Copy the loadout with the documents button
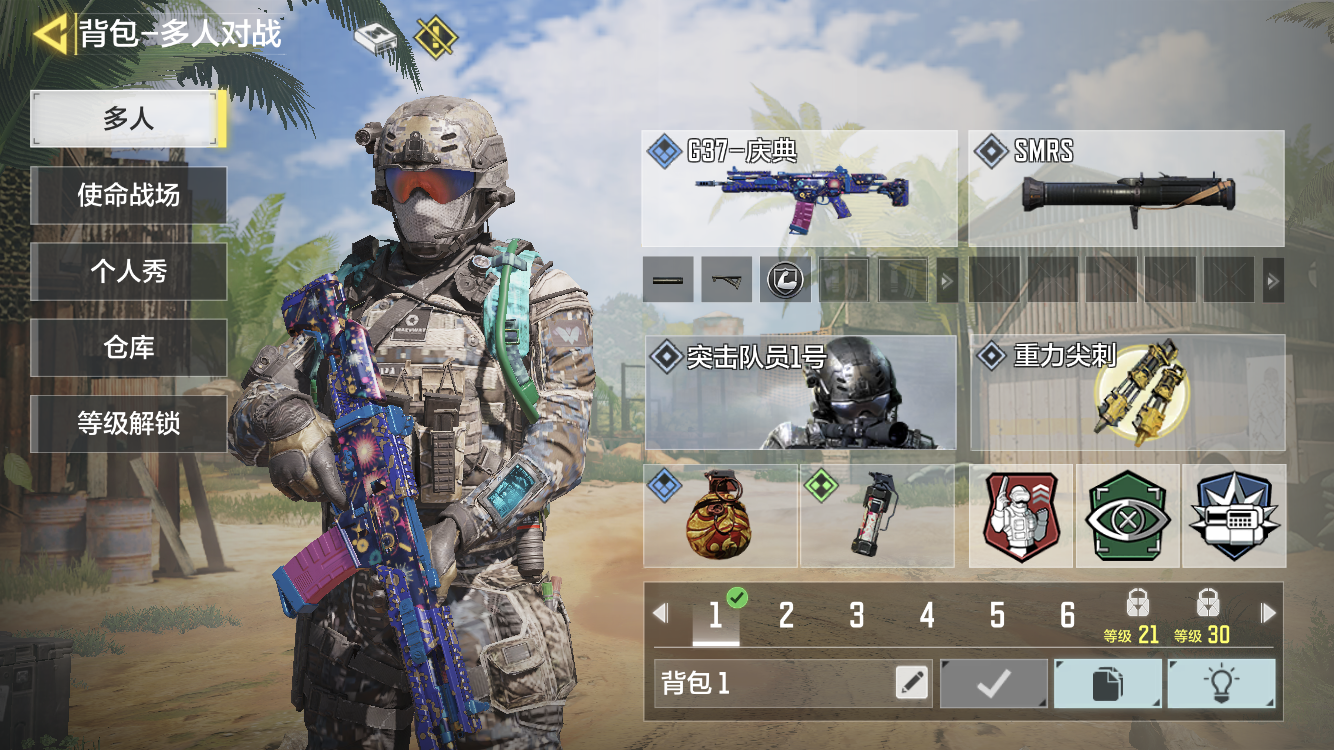 point(1108,683)
